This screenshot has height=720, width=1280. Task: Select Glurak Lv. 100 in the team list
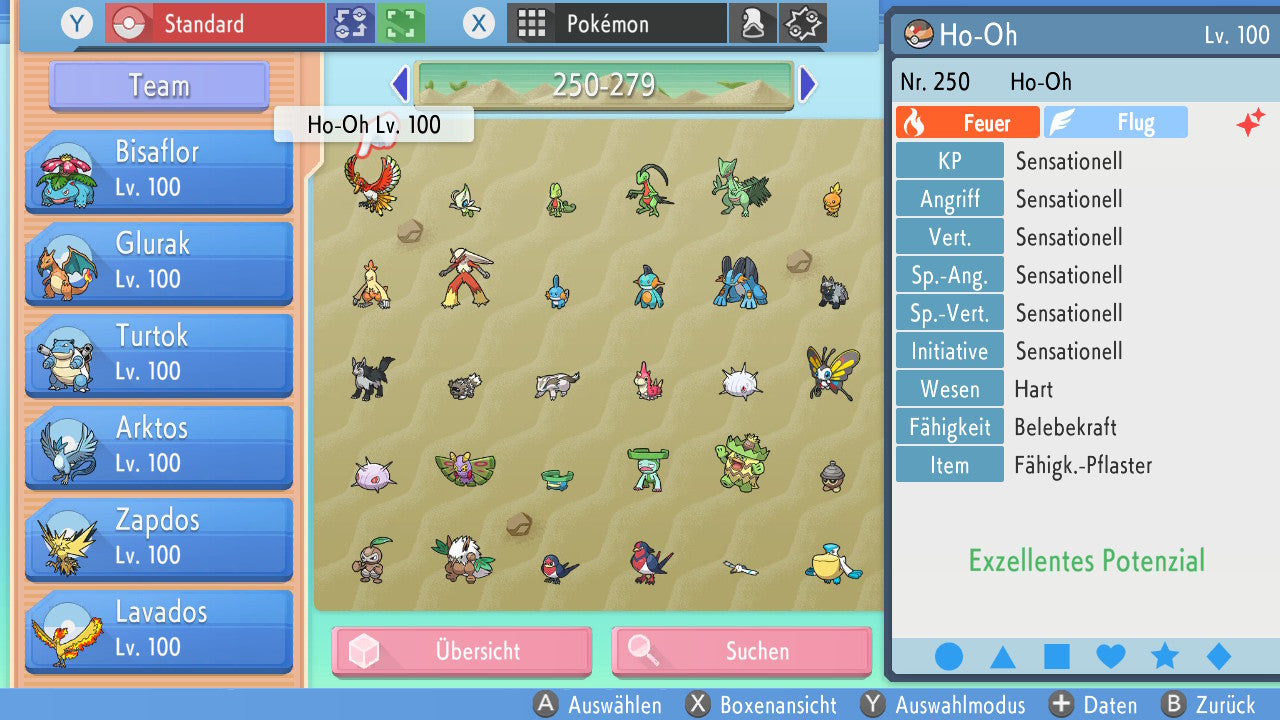pos(158,262)
